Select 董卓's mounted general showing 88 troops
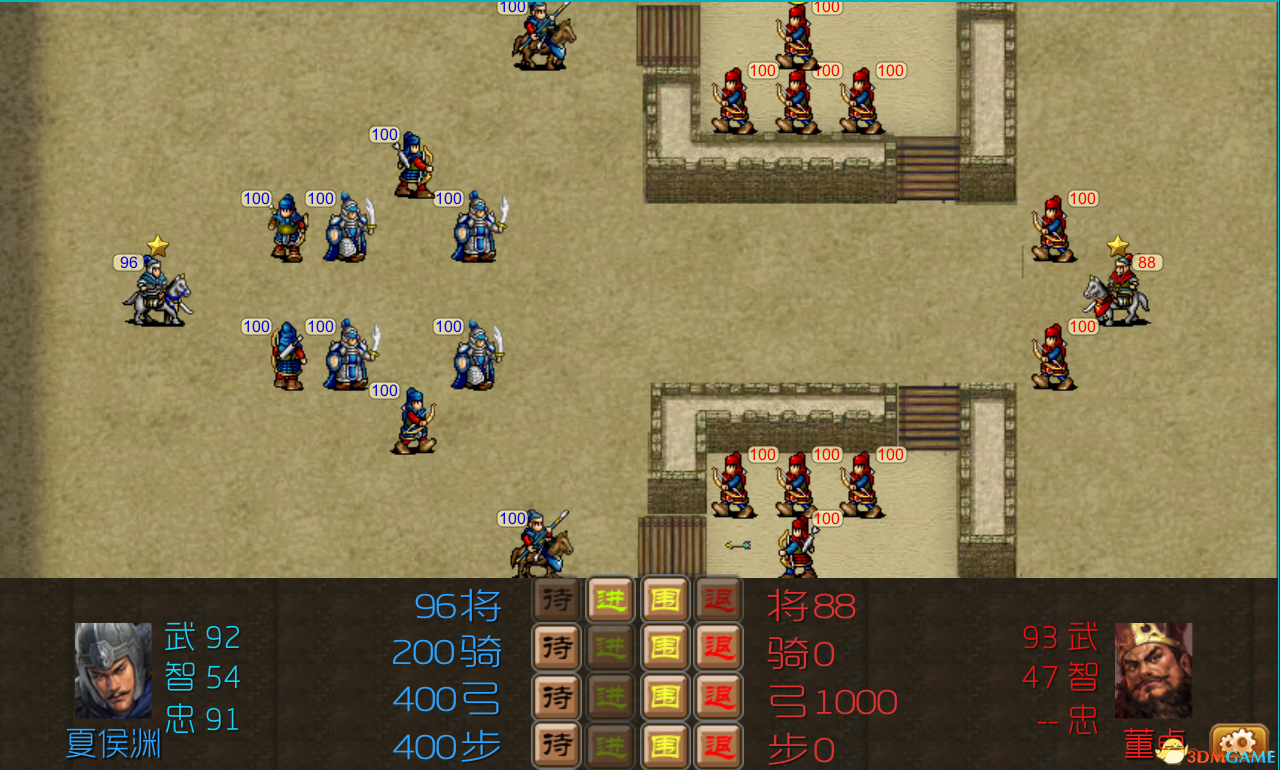This screenshot has height=770, width=1280. pyautogui.click(x=1120, y=290)
